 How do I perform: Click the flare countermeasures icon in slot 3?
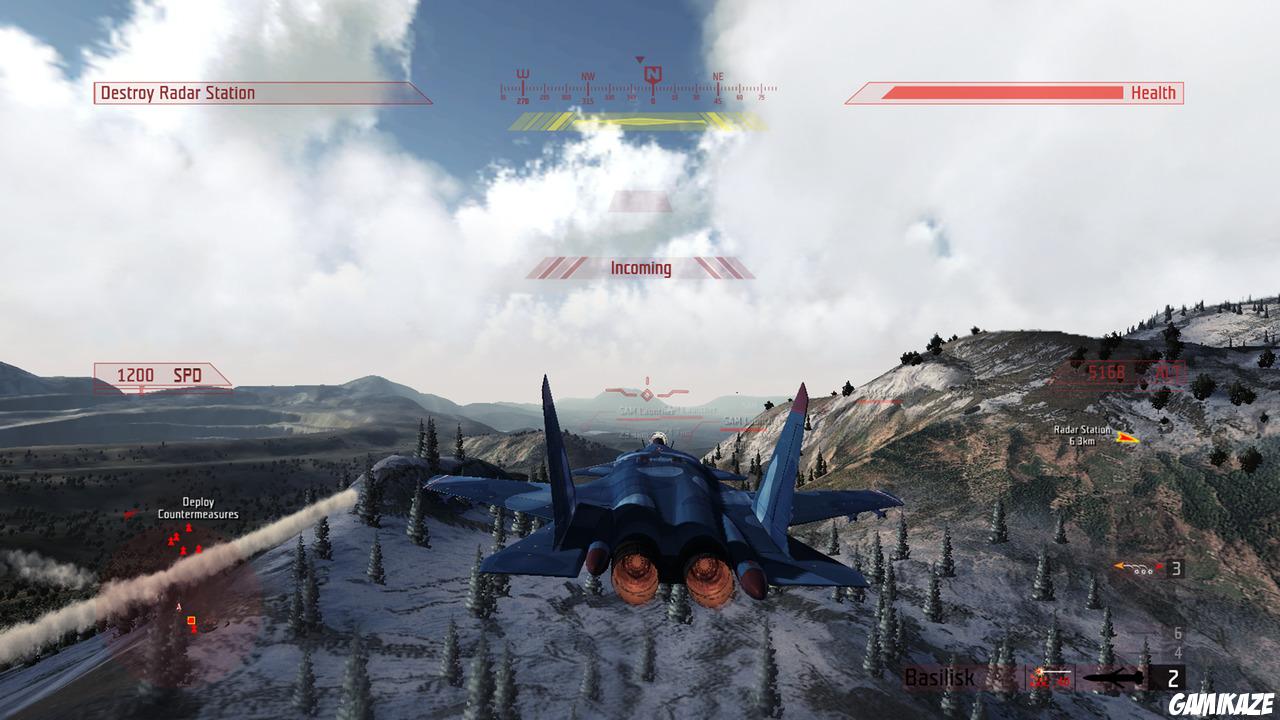[x=1143, y=572]
